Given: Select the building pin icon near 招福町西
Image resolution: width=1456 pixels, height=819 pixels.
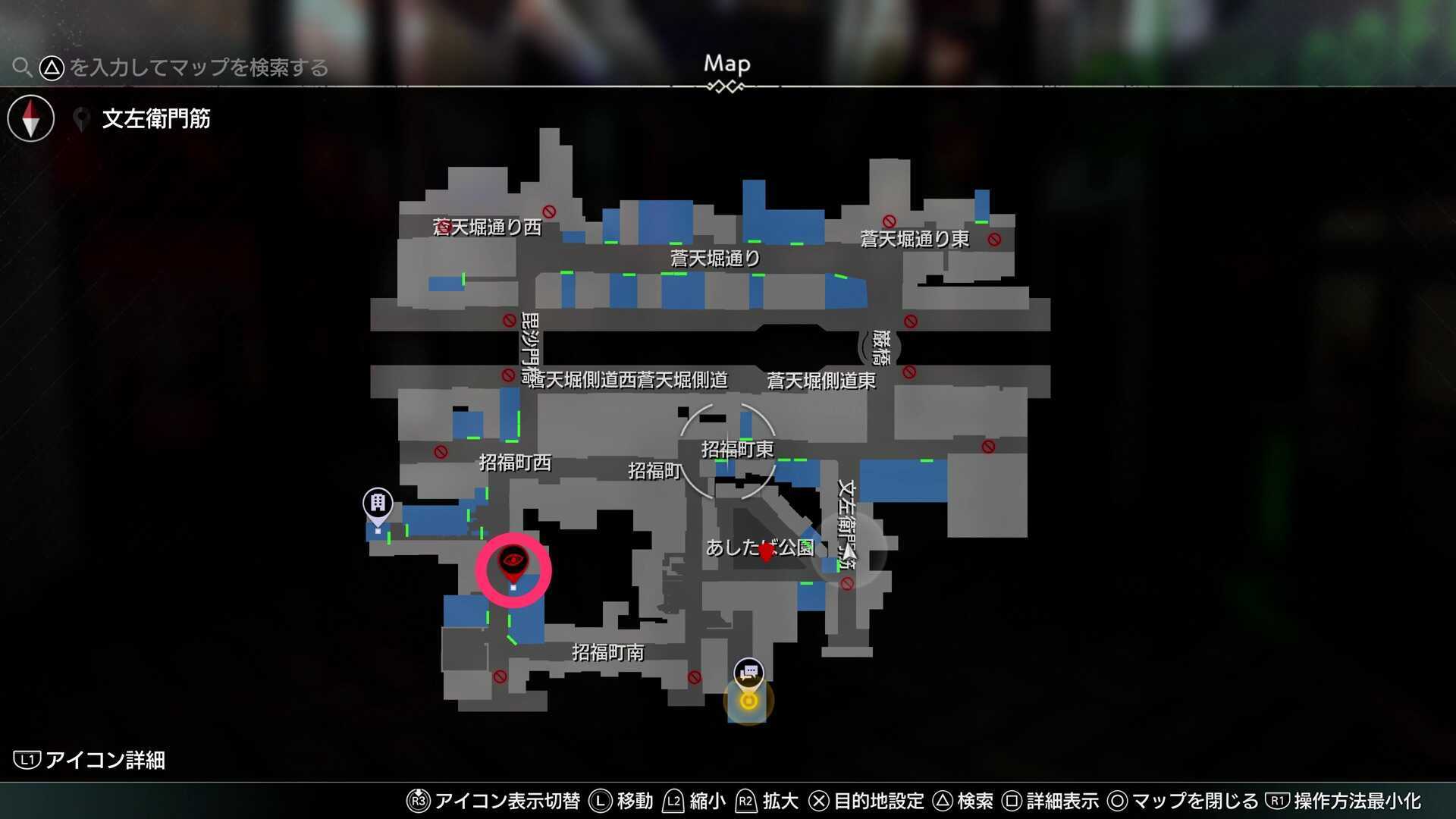Looking at the screenshot, I should 377,501.
